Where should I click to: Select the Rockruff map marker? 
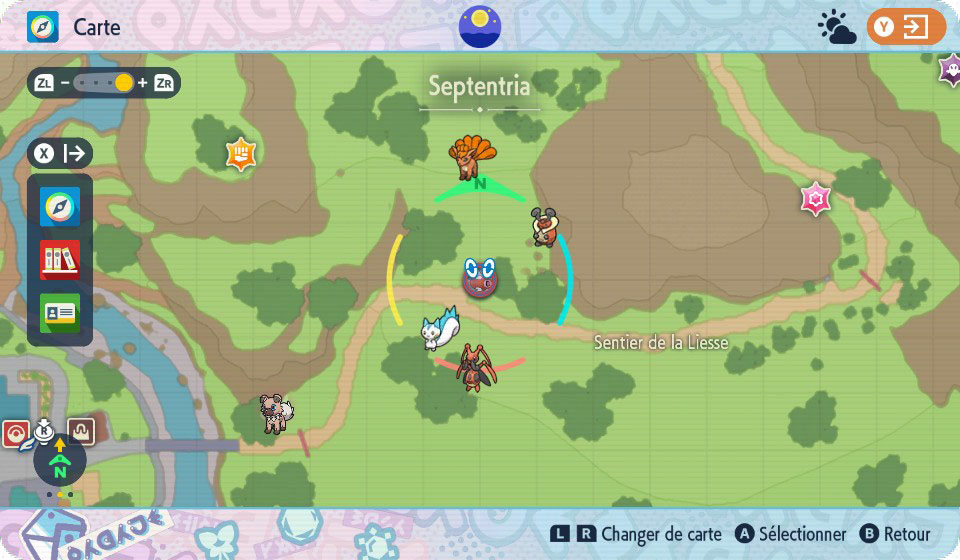click(273, 412)
